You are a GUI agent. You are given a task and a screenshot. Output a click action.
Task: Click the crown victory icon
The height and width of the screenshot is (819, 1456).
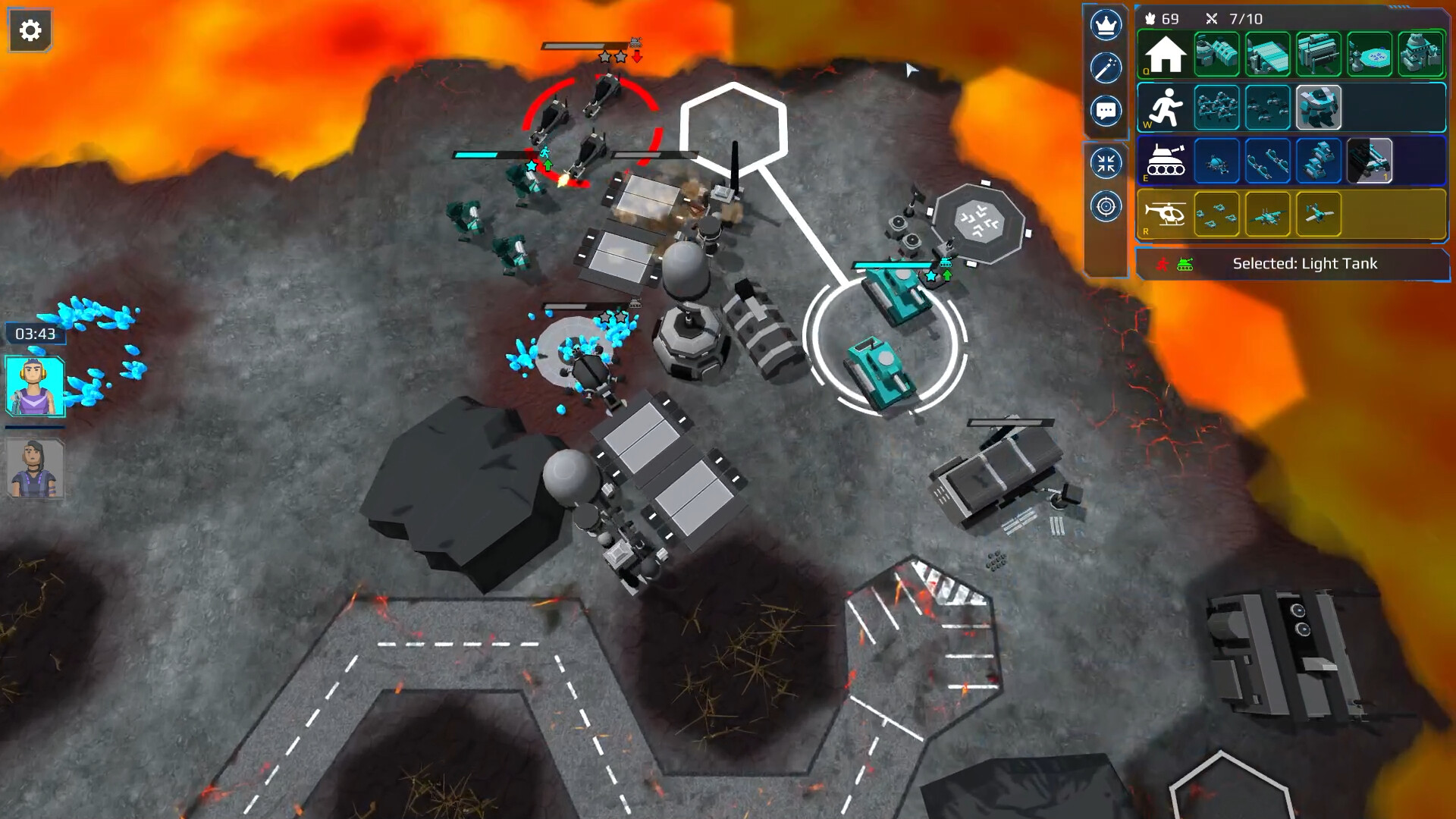coord(1106,25)
